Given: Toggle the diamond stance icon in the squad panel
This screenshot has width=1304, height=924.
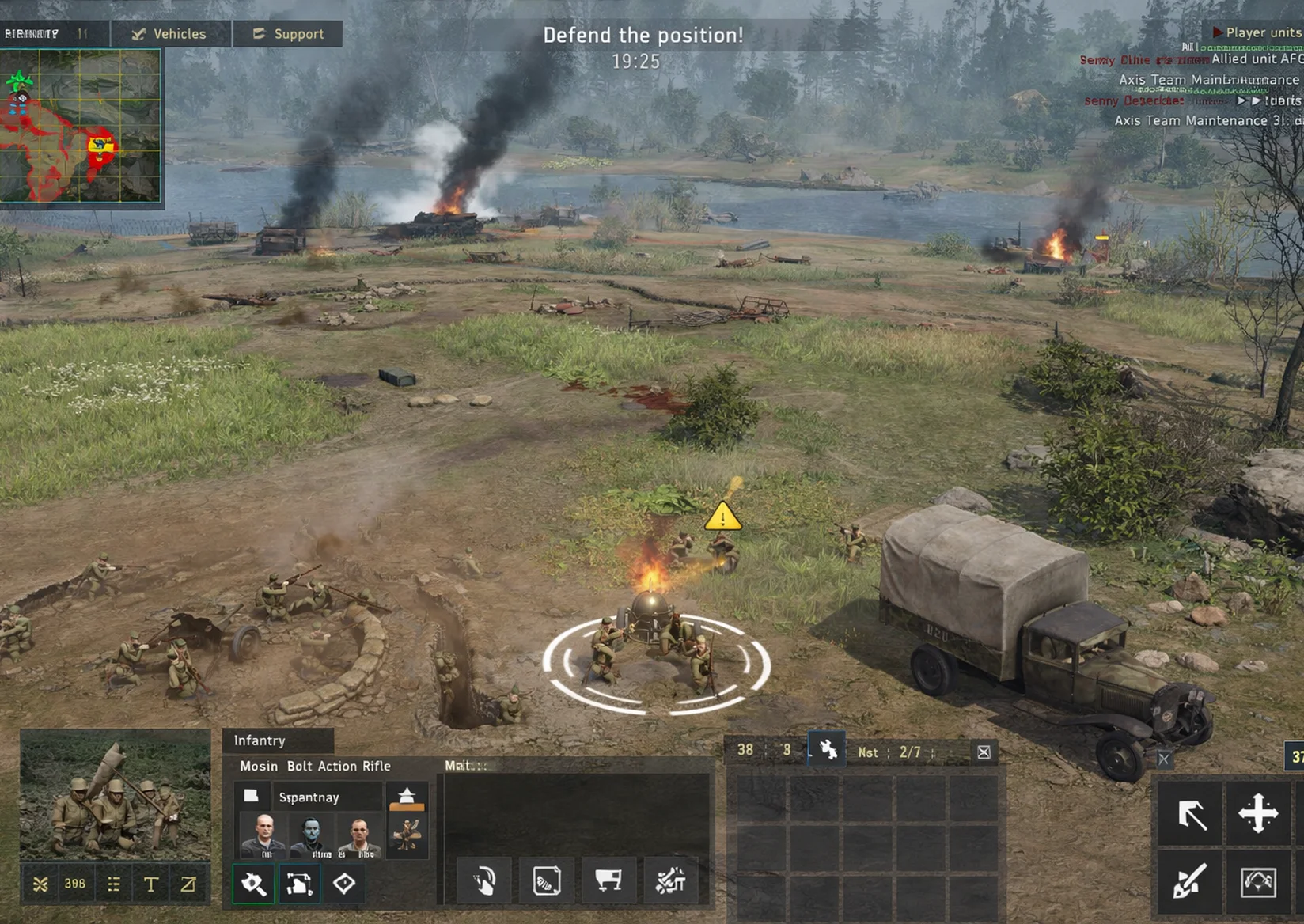Looking at the screenshot, I should [x=343, y=884].
